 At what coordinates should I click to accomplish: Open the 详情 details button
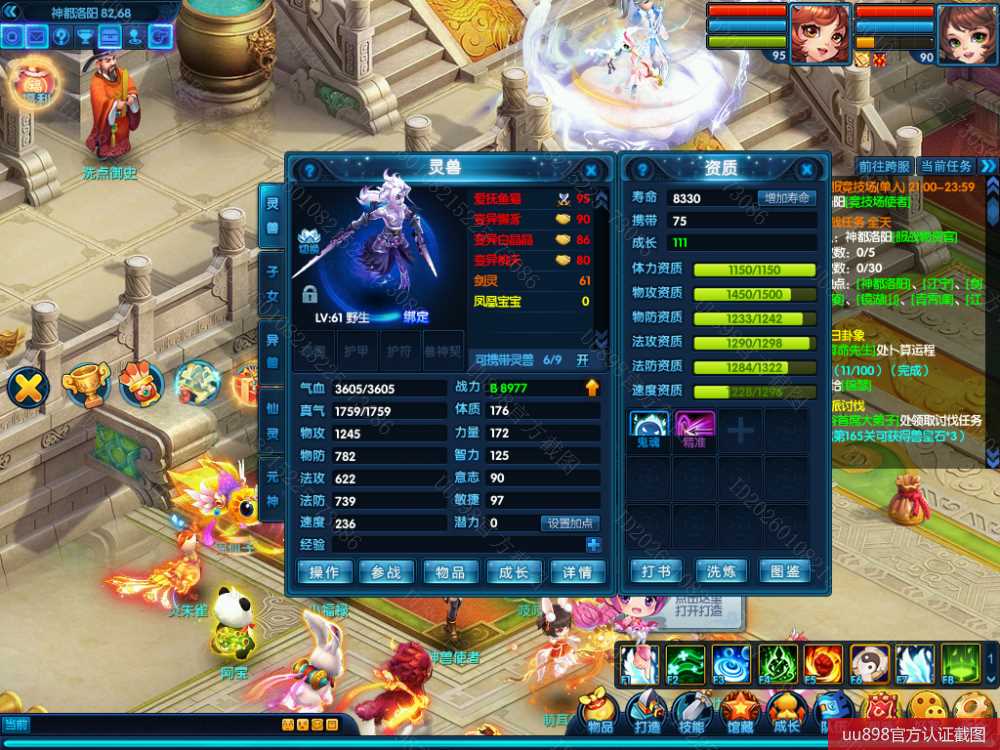(x=578, y=572)
